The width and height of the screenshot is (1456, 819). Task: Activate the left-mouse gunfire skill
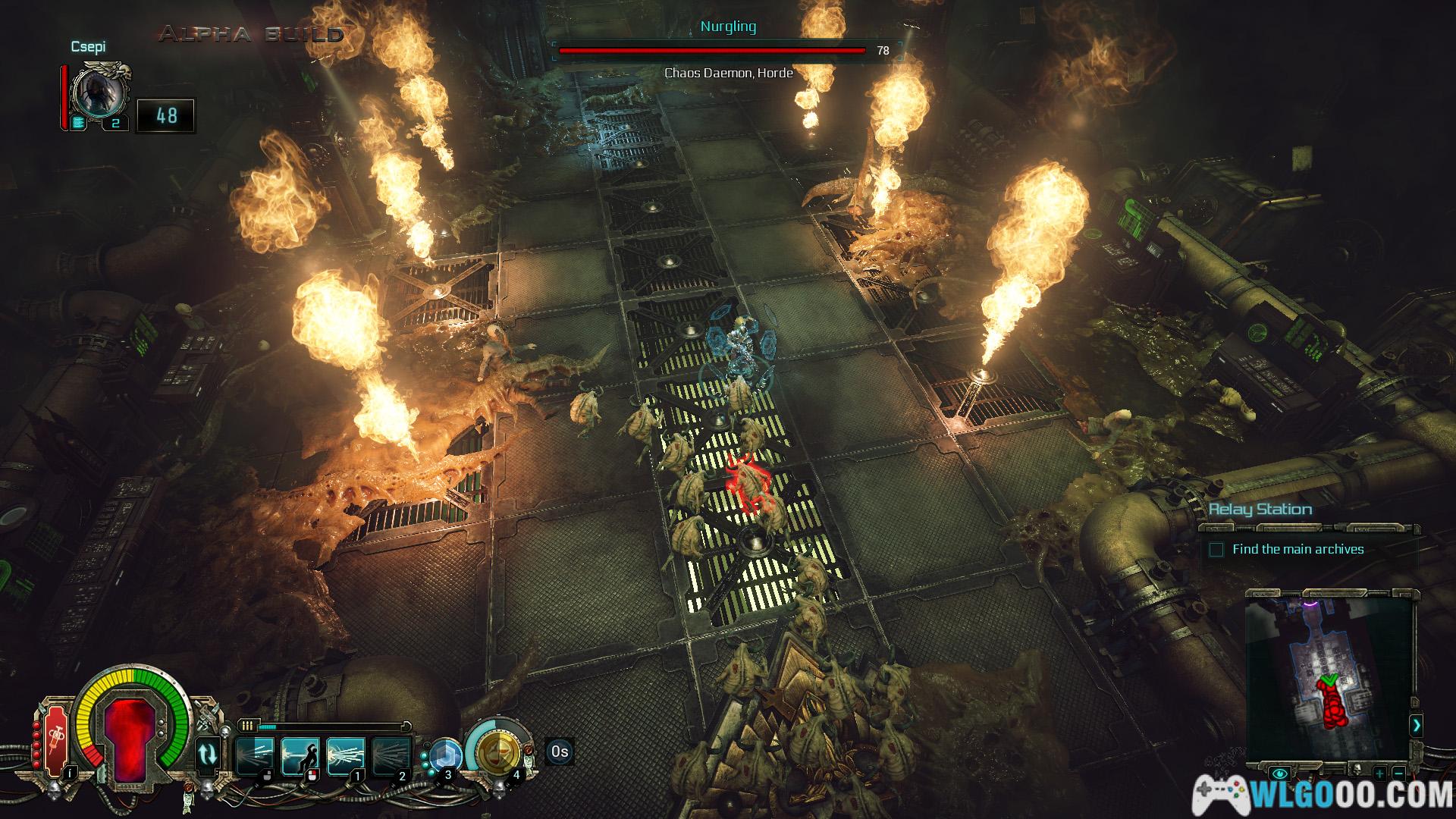click(255, 755)
